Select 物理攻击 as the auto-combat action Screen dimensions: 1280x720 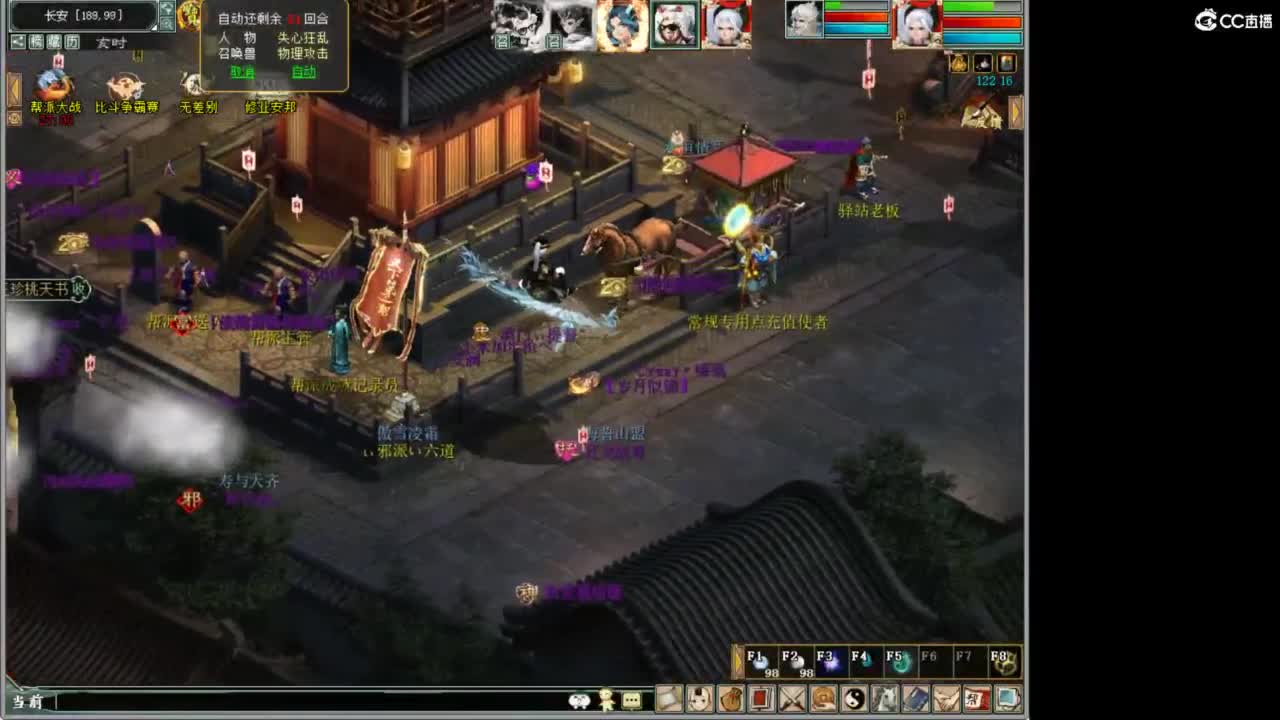[x=303, y=53]
